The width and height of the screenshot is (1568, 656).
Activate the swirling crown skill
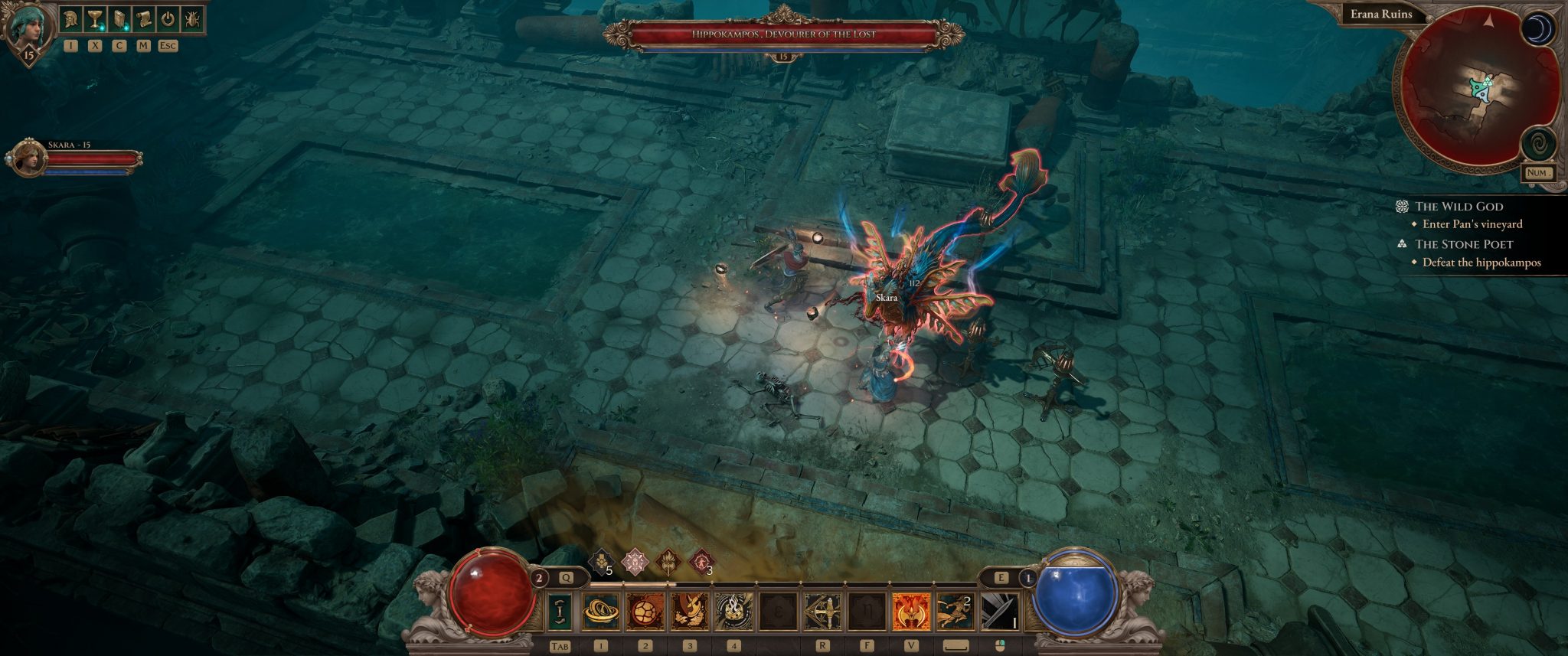[733, 612]
